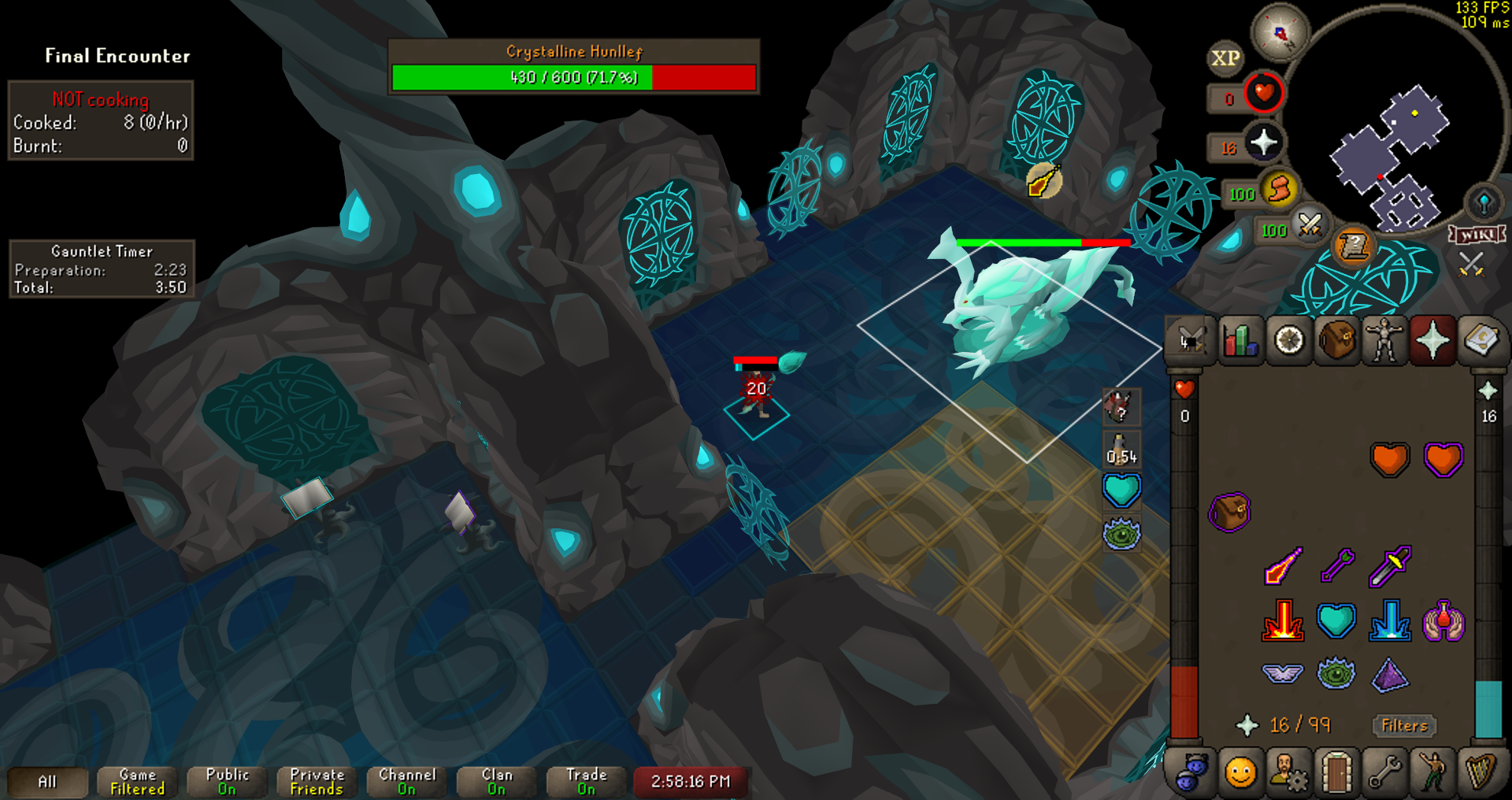Click the compass to face north

tap(1280, 33)
